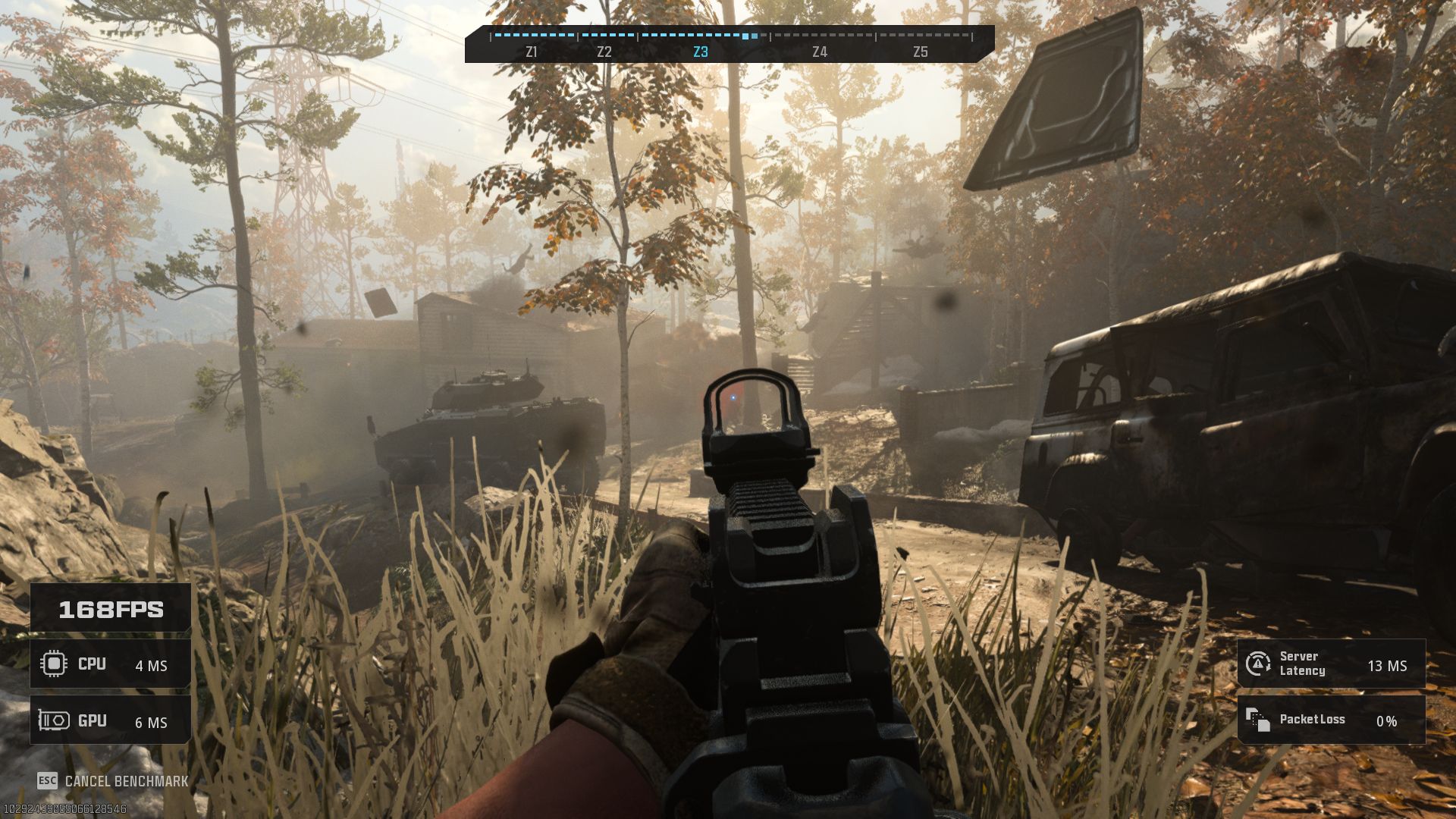The image size is (1456, 819).
Task: Cancel the running benchmark
Action: click(114, 781)
